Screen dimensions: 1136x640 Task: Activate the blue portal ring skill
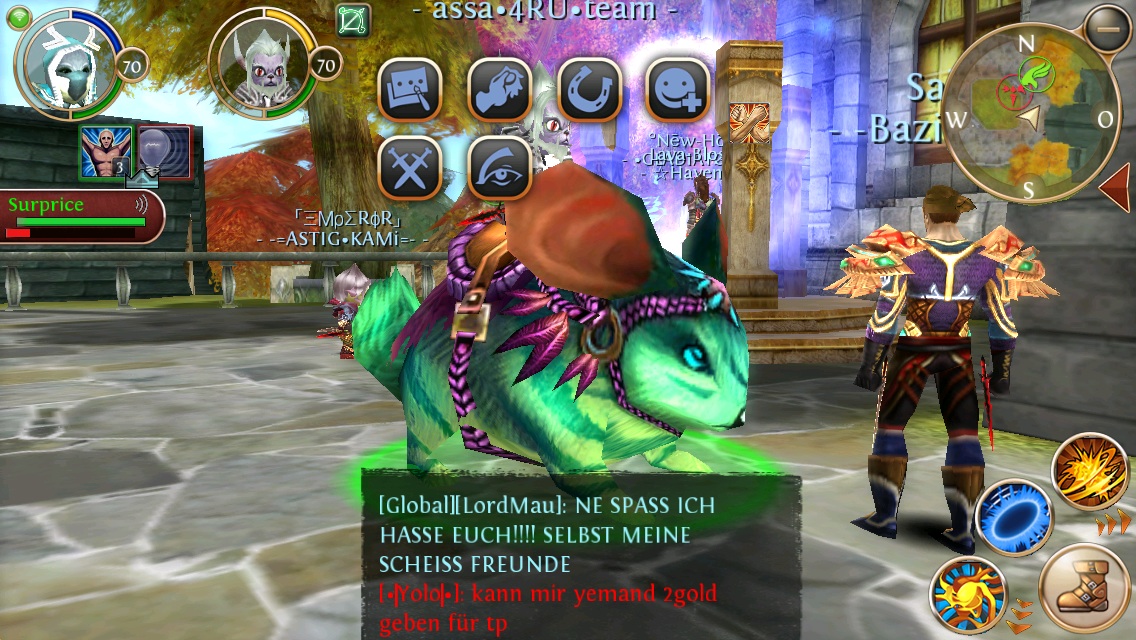[x=1013, y=518]
